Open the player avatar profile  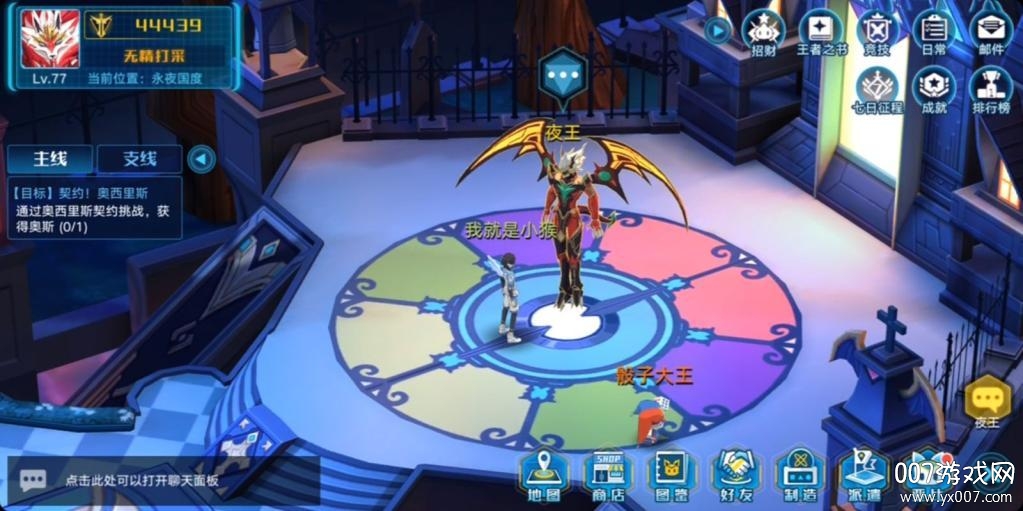tap(50, 38)
